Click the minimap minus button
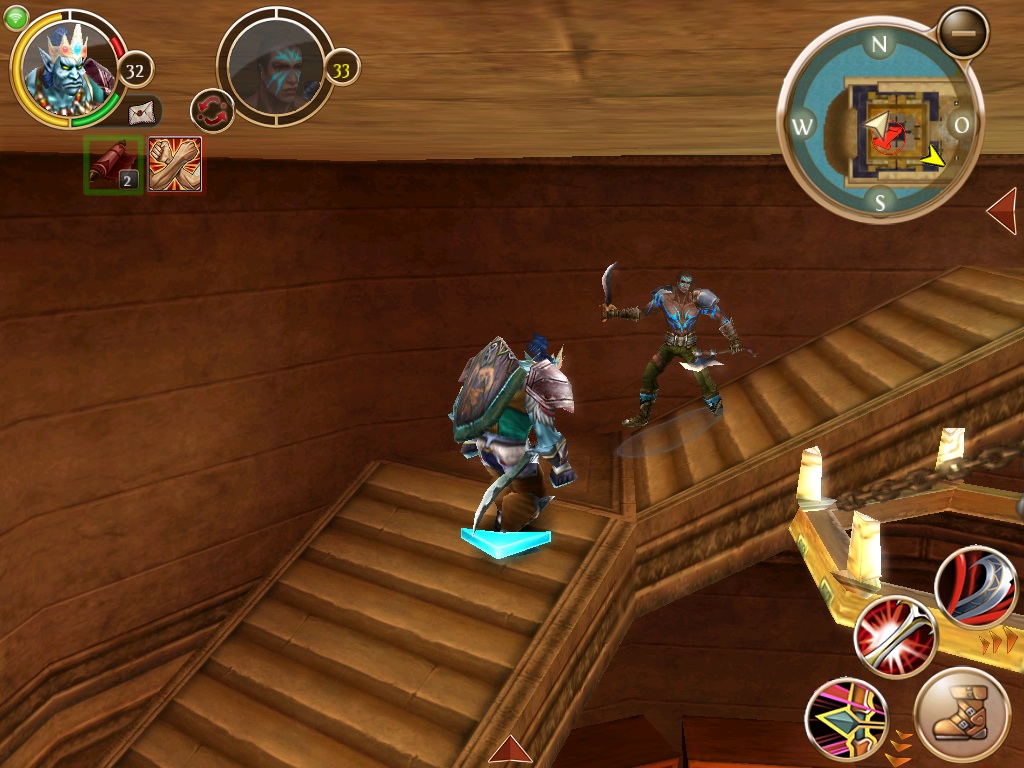The height and width of the screenshot is (768, 1024). click(963, 33)
